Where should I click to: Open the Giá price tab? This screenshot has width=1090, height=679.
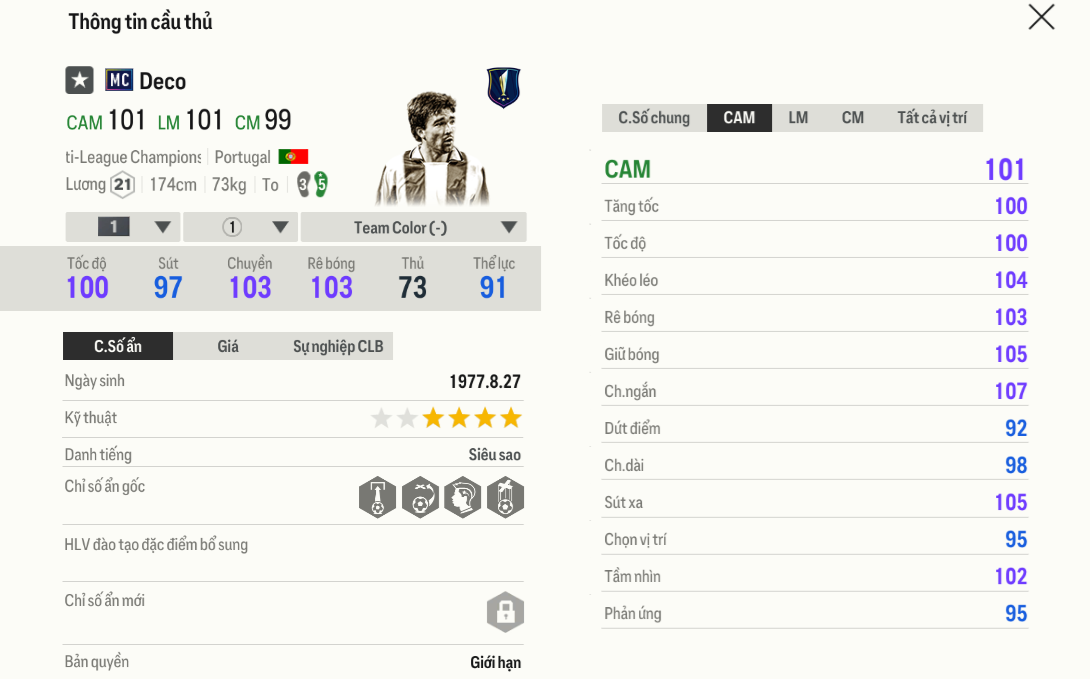(228, 347)
